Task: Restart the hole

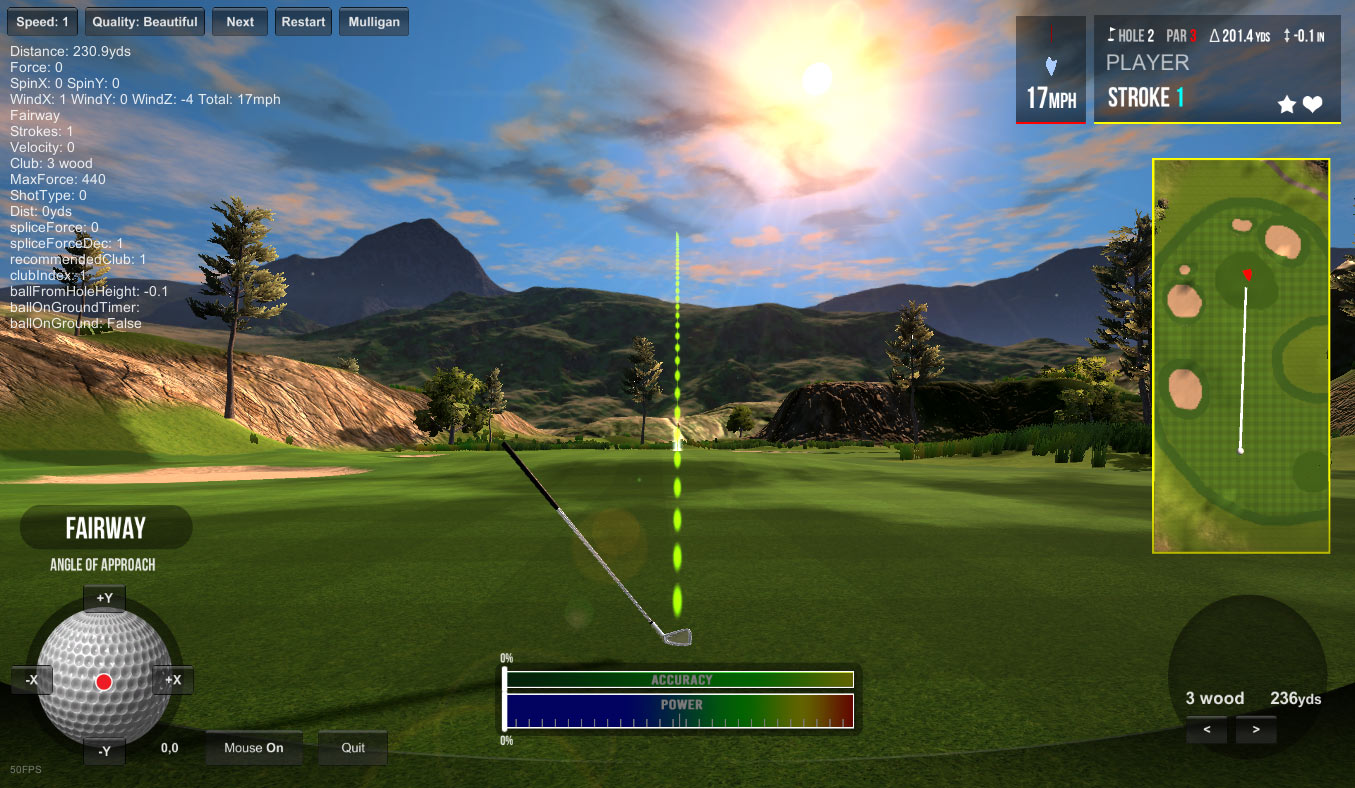Action: [x=303, y=22]
